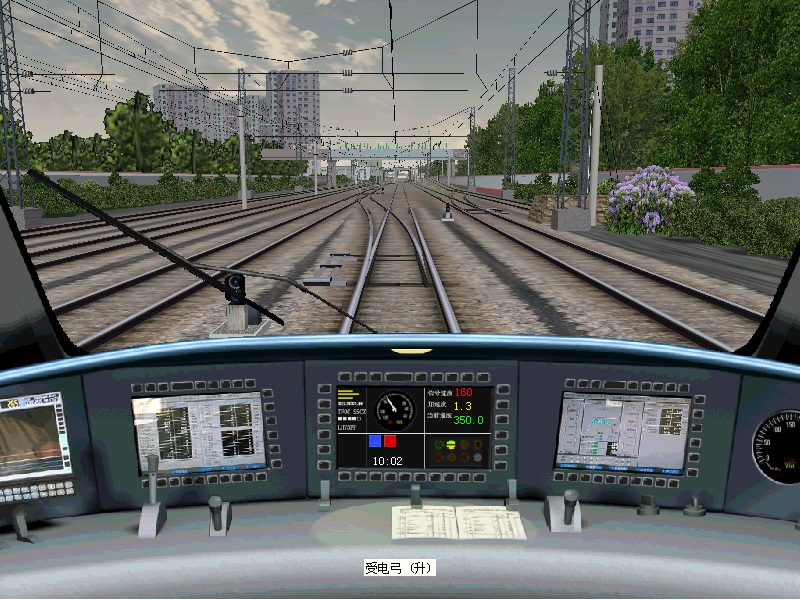Click the blue square on the center display
The width and height of the screenshot is (800, 600).
click(x=375, y=440)
